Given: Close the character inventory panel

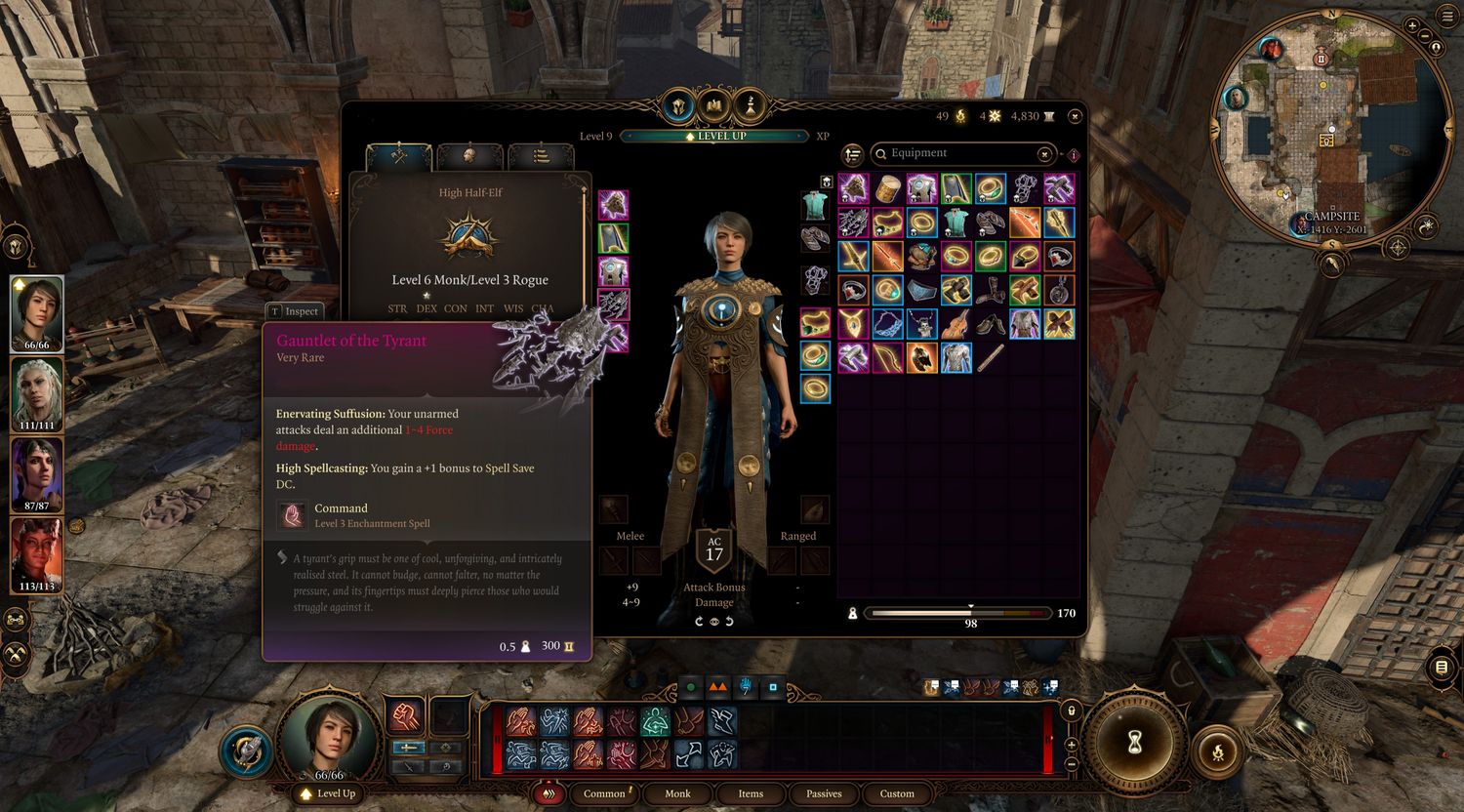Looking at the screenshot, I should tap(1075, 116).
